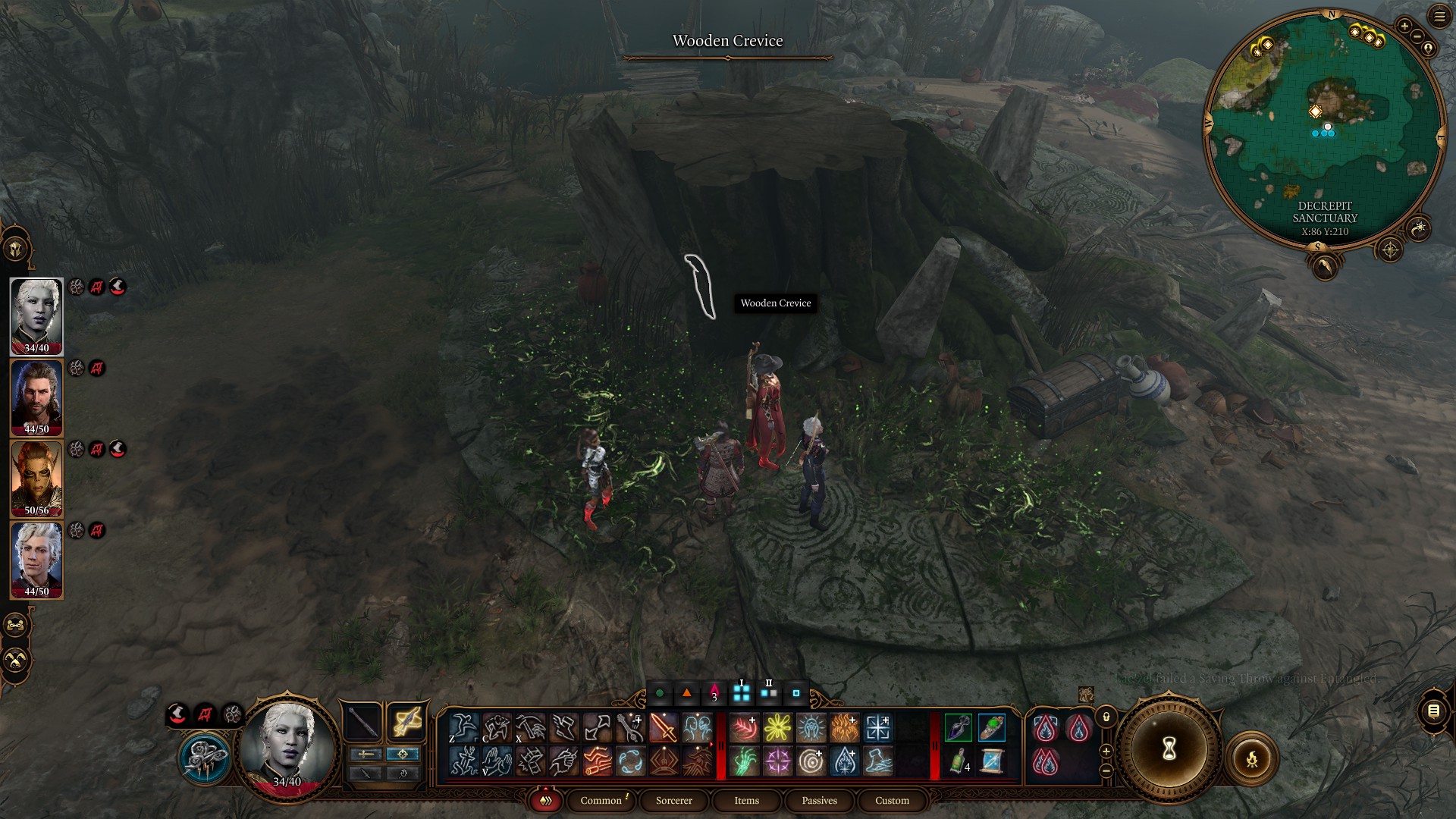
Task: Click minus to remove a hotbar row
Action: pos(1105,769)
